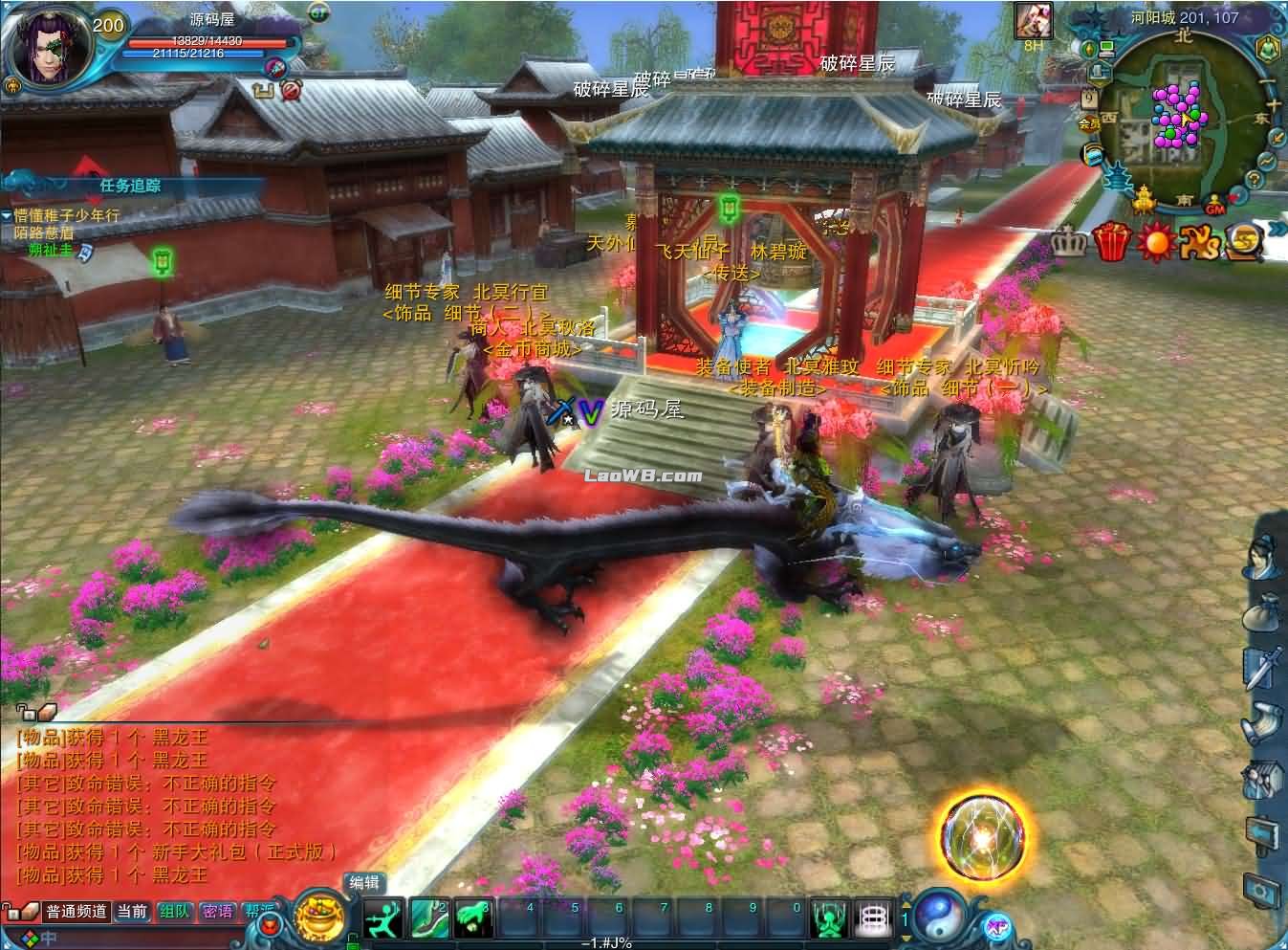Expand the minimap icon tray double chevron

[1279, 229]
